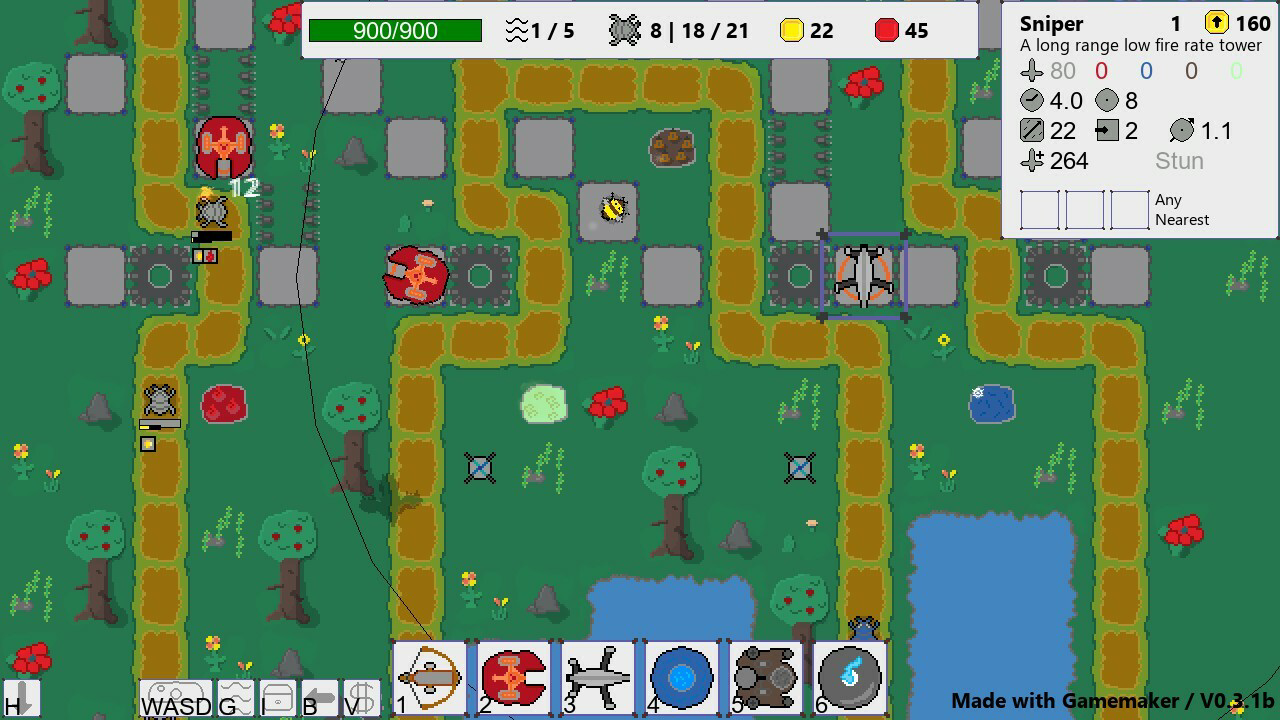Change Nearest targeting mode on the Sniper
This screenshot has height=720, width=1280.
click(x=1184, y=220)
